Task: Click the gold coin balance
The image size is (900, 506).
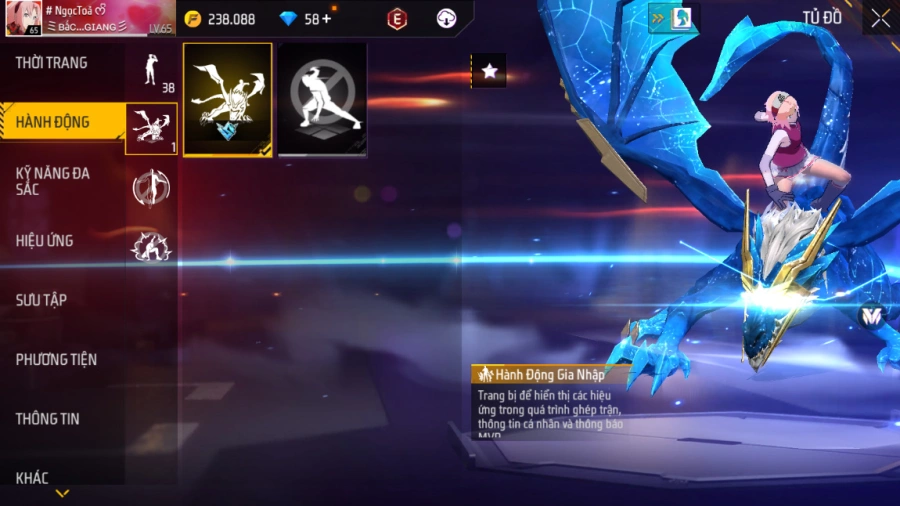Action: coord(221,19)
